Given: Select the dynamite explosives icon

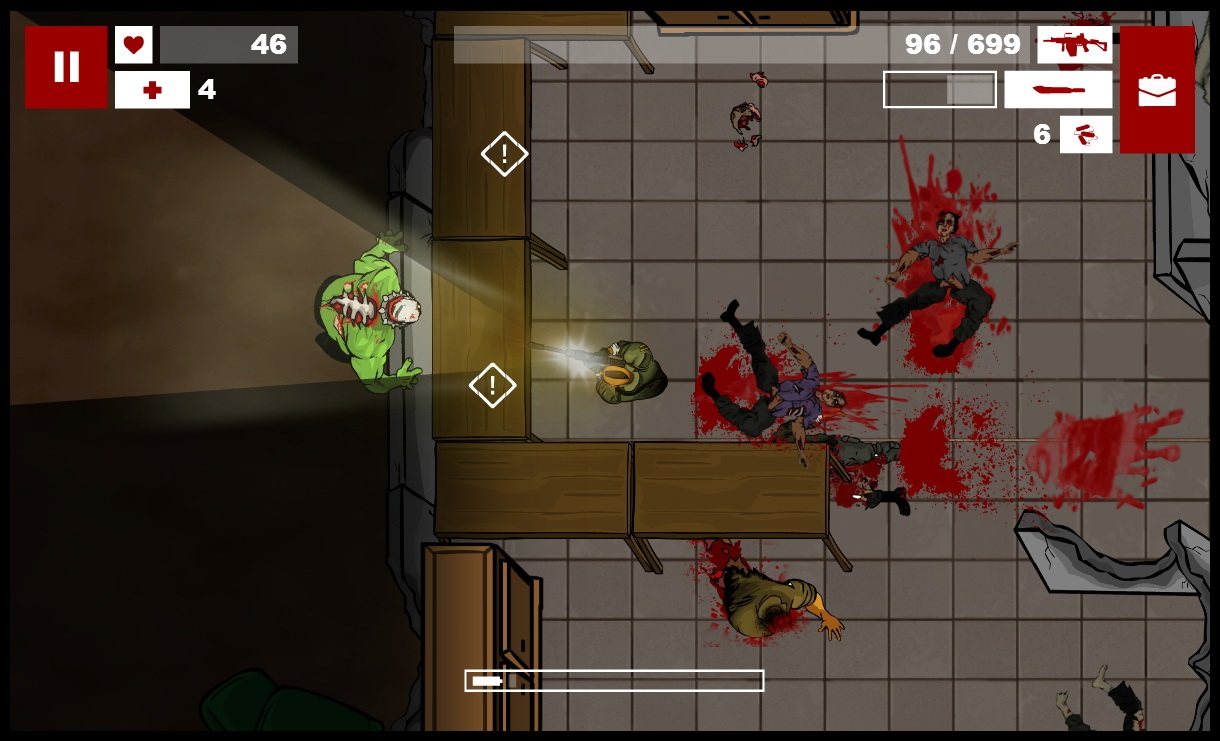Looking at the screenshot, I should [x=1086, y=134].
